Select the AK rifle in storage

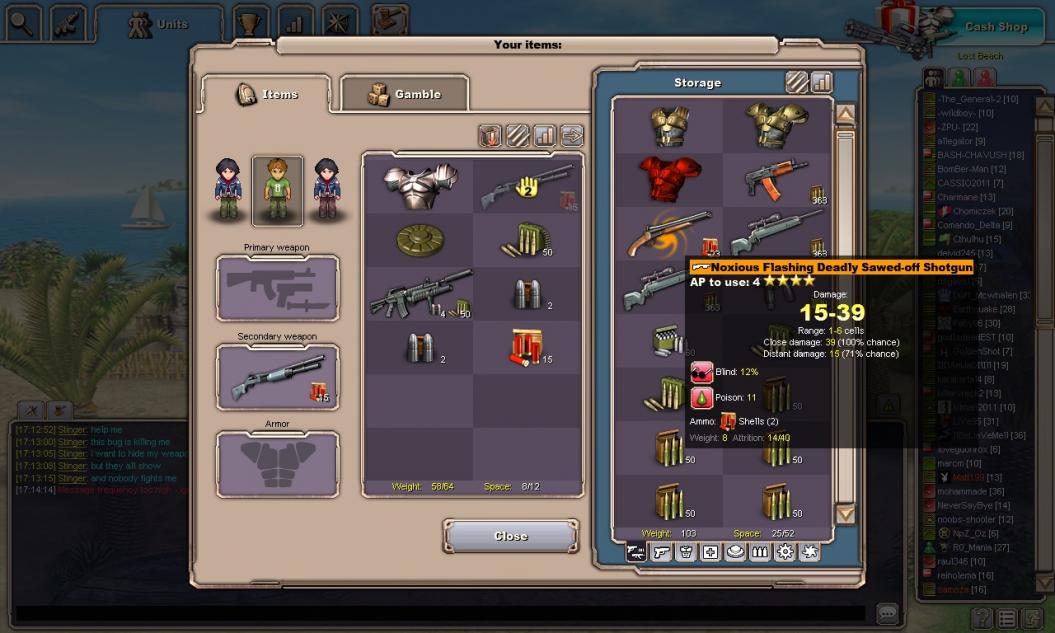[777, 179]
